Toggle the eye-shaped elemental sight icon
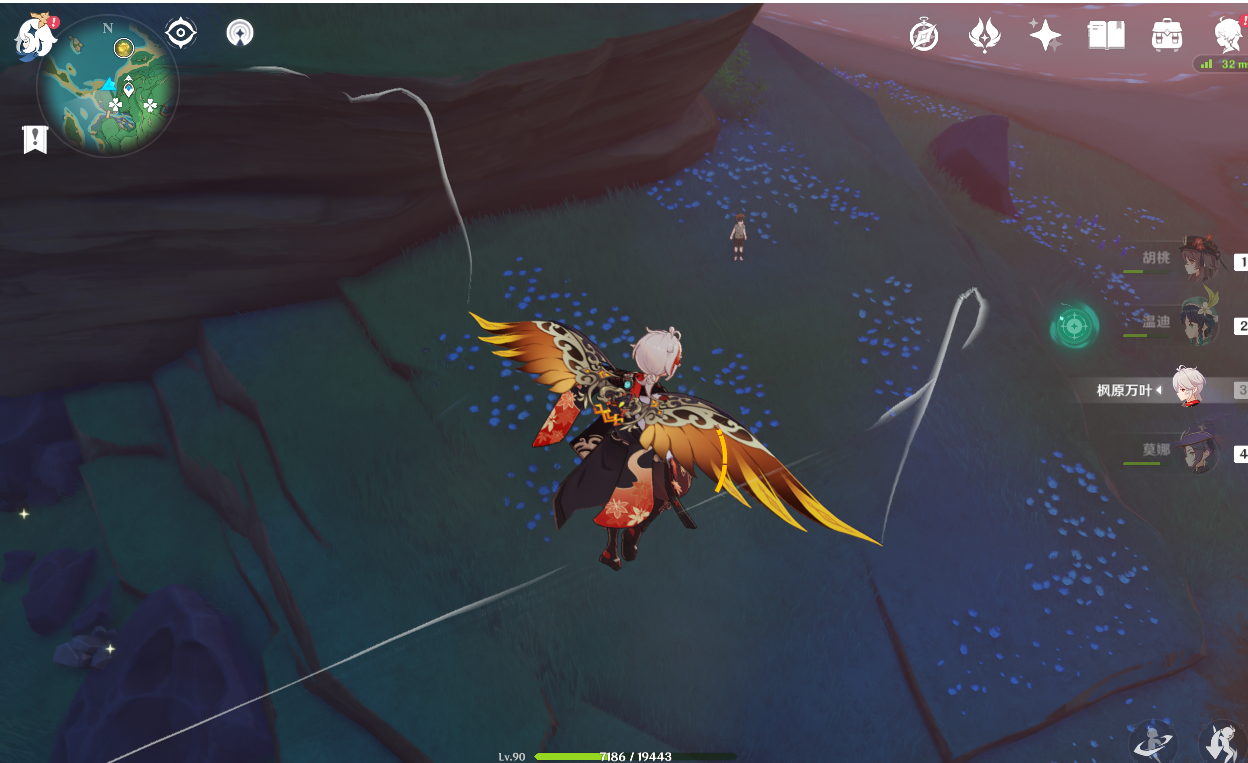Image resolution: width=1248 pixels, height=763 pixels. coord(180,33)
